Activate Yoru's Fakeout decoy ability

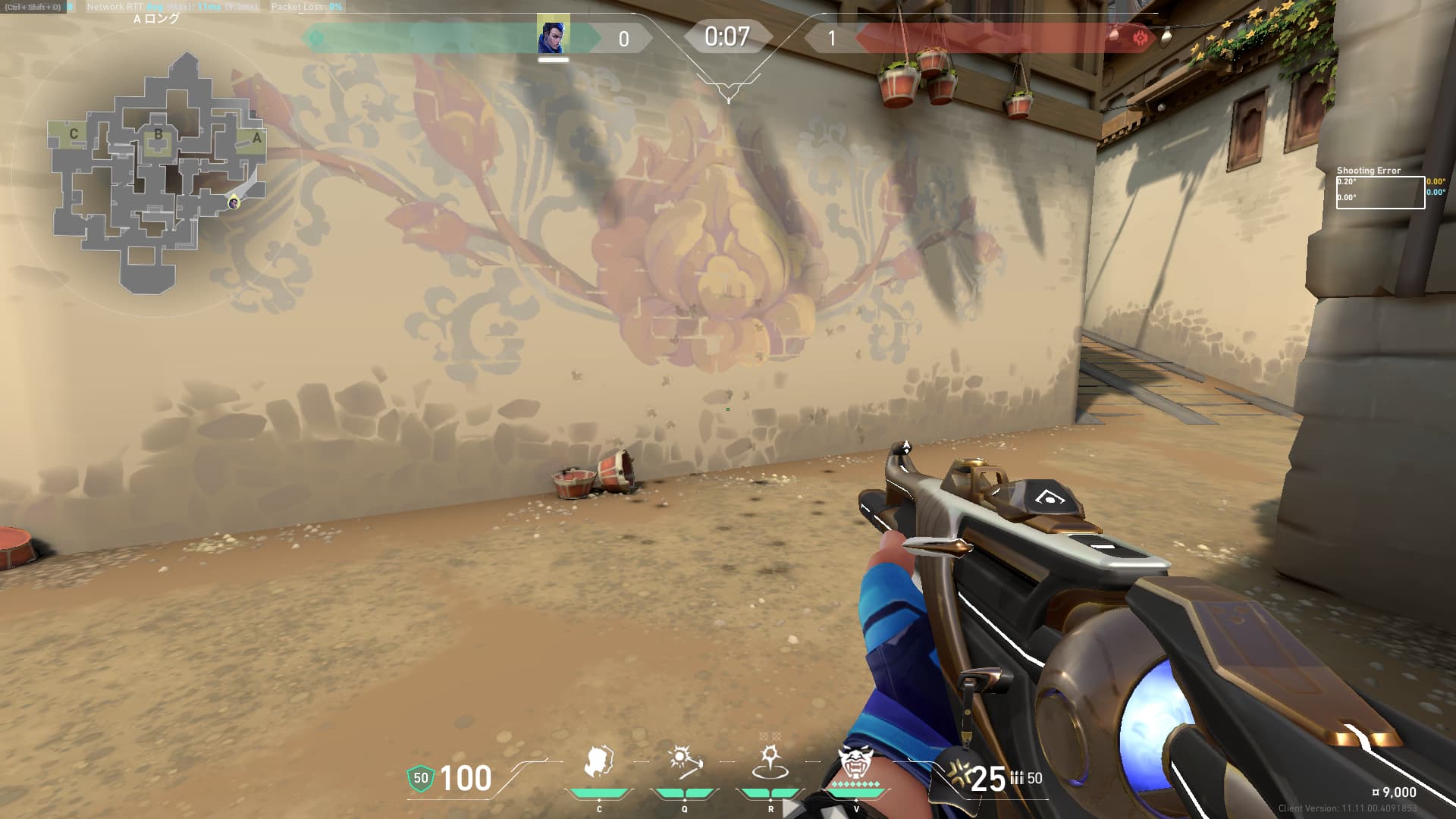coord(599,763)
